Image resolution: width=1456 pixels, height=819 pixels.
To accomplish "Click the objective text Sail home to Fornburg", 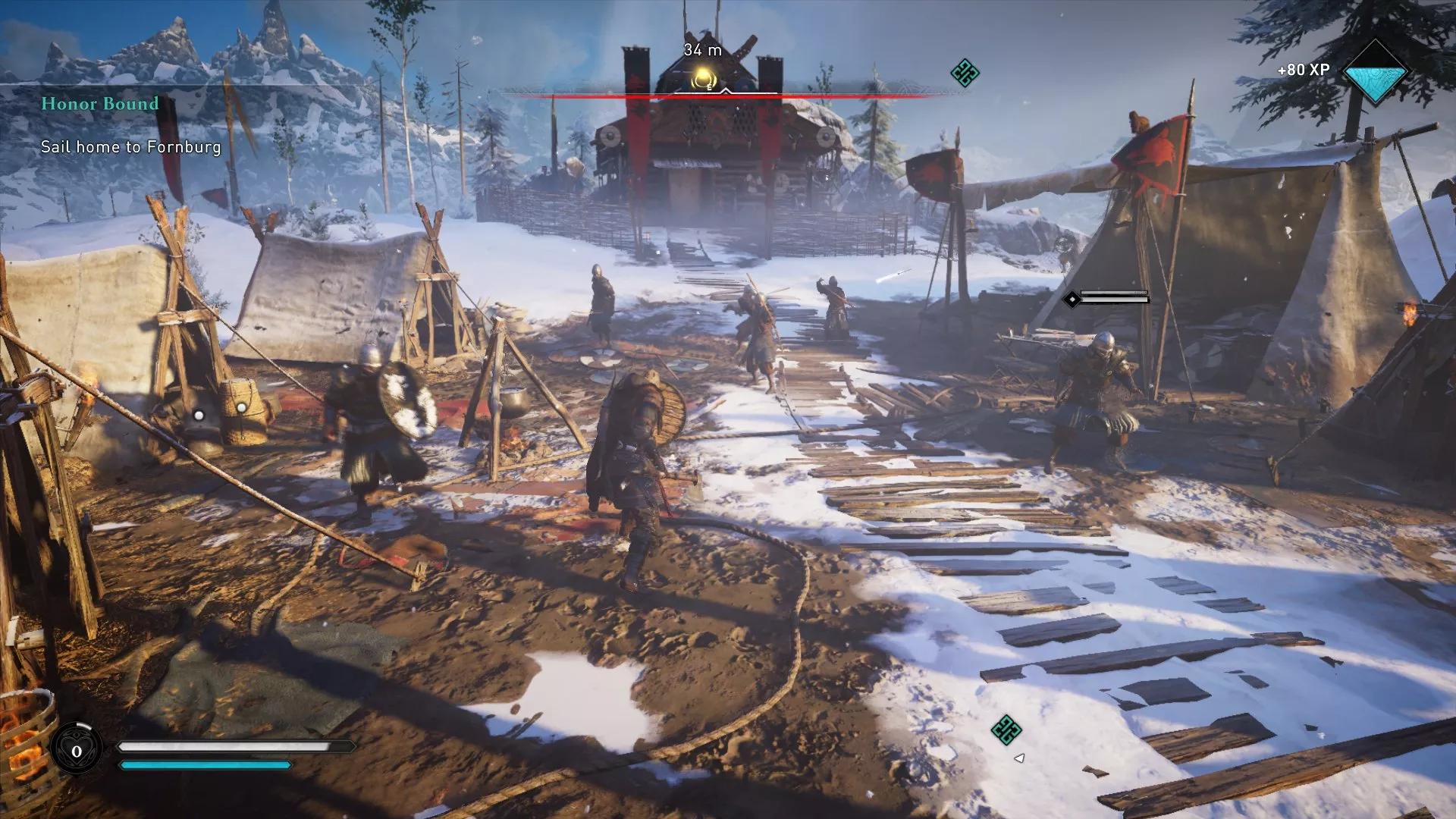I will [130, 148].
